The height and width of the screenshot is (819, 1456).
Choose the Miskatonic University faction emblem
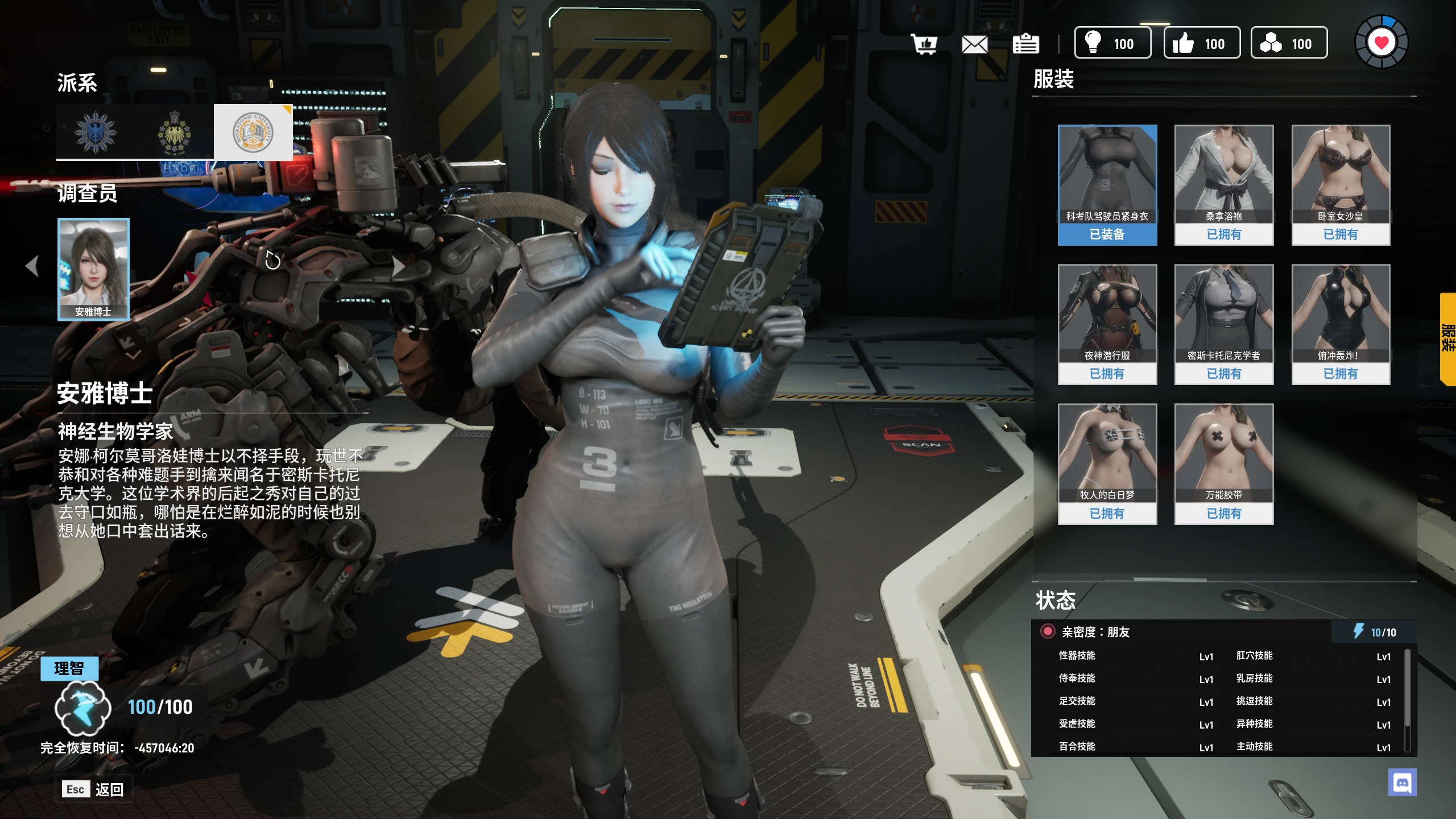point(253,132)
